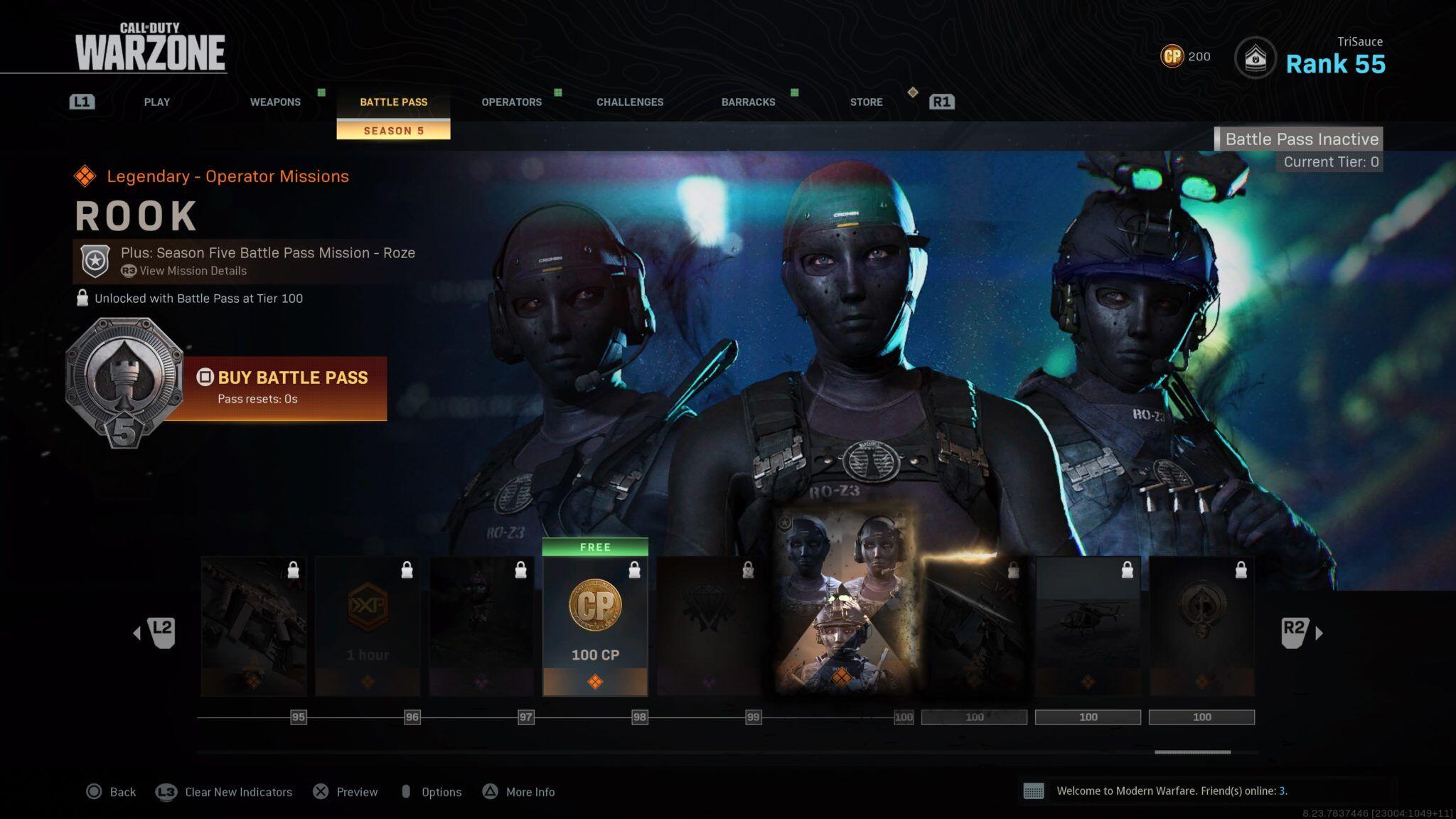Choose the locked emblem tile at far right
The image size is (1456, 819).
tap(1201, 626)
